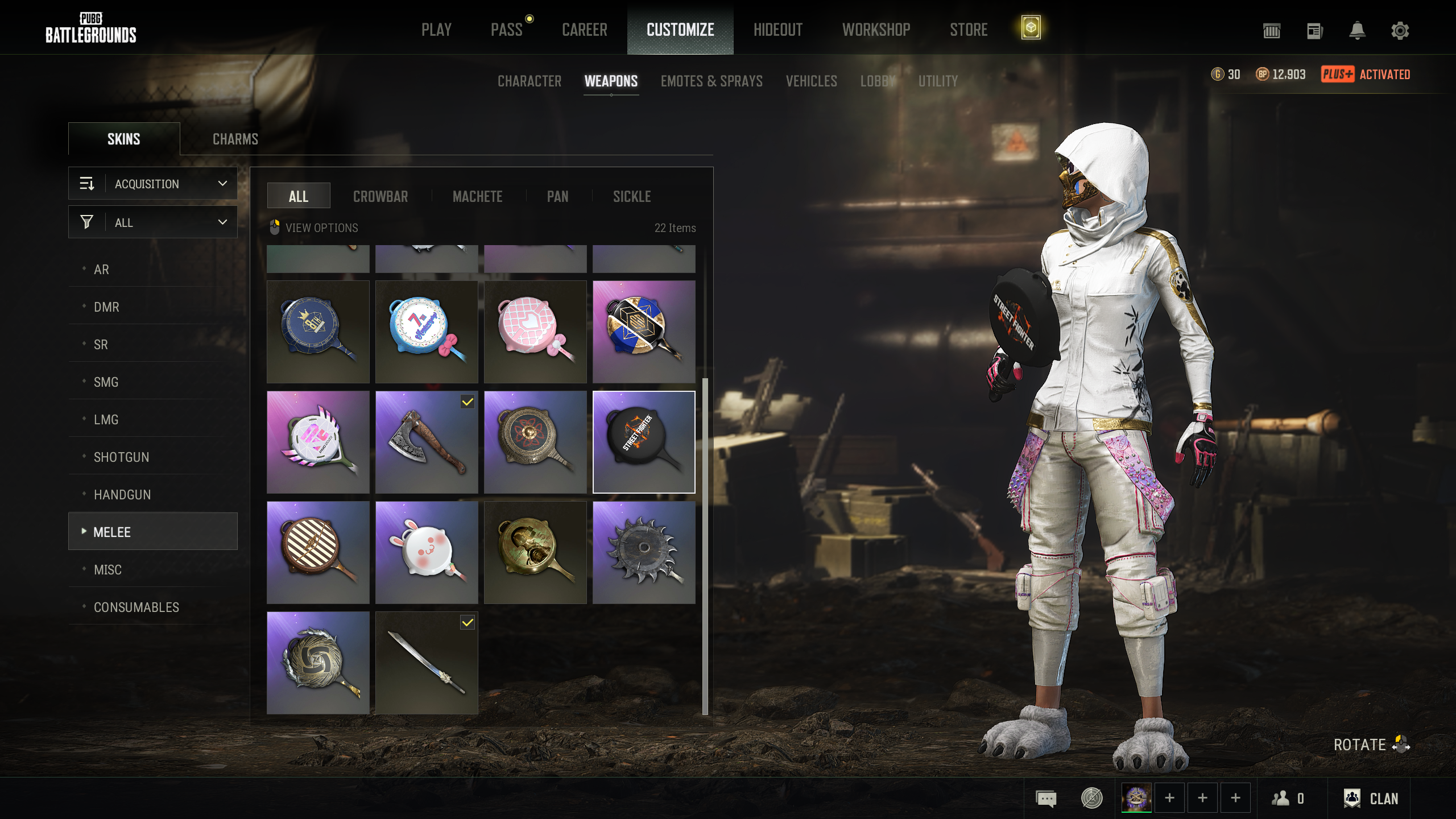Choose the katana machete skin

tap(427, 663)
